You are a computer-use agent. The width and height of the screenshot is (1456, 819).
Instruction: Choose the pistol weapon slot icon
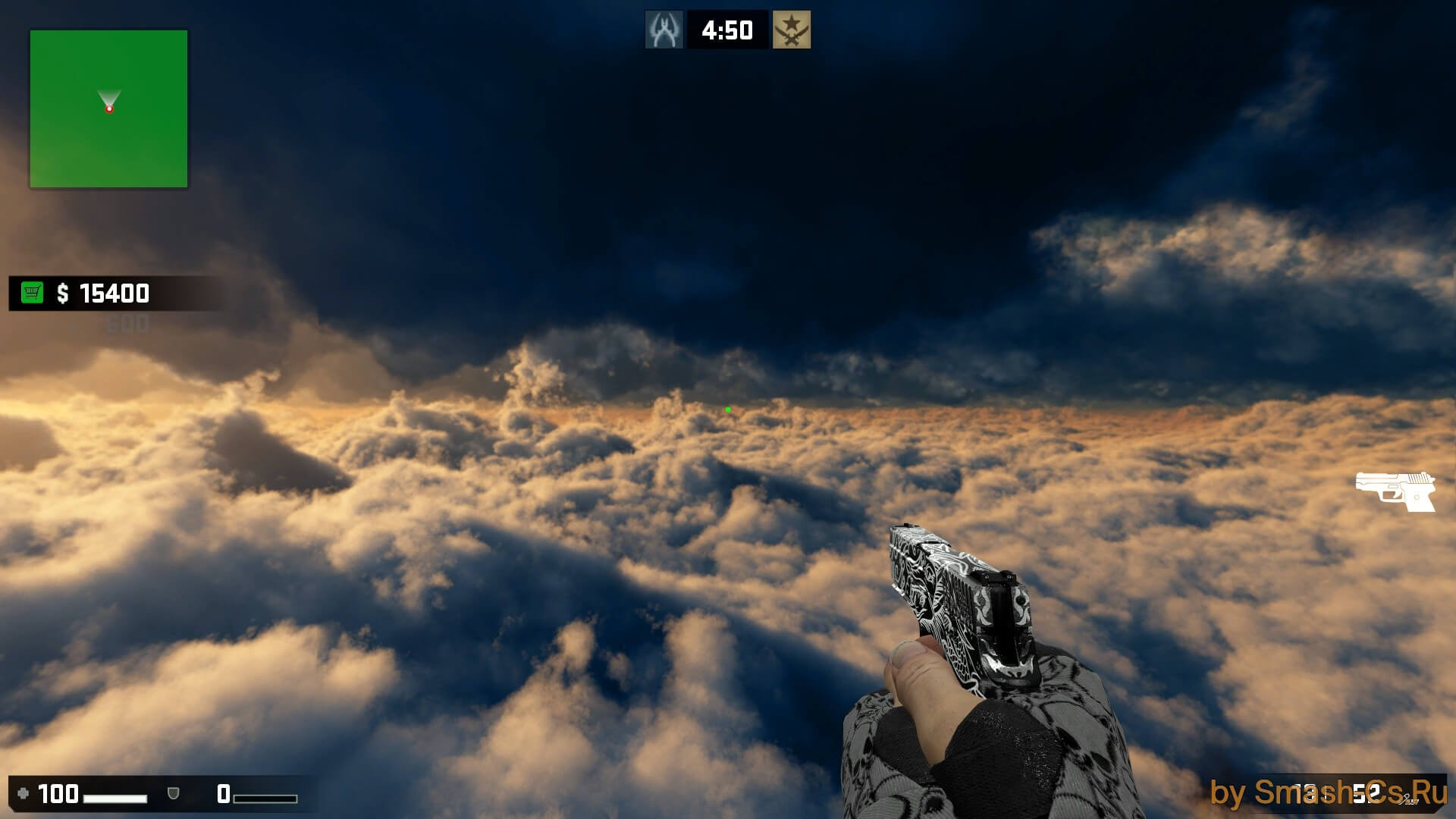1395,490
